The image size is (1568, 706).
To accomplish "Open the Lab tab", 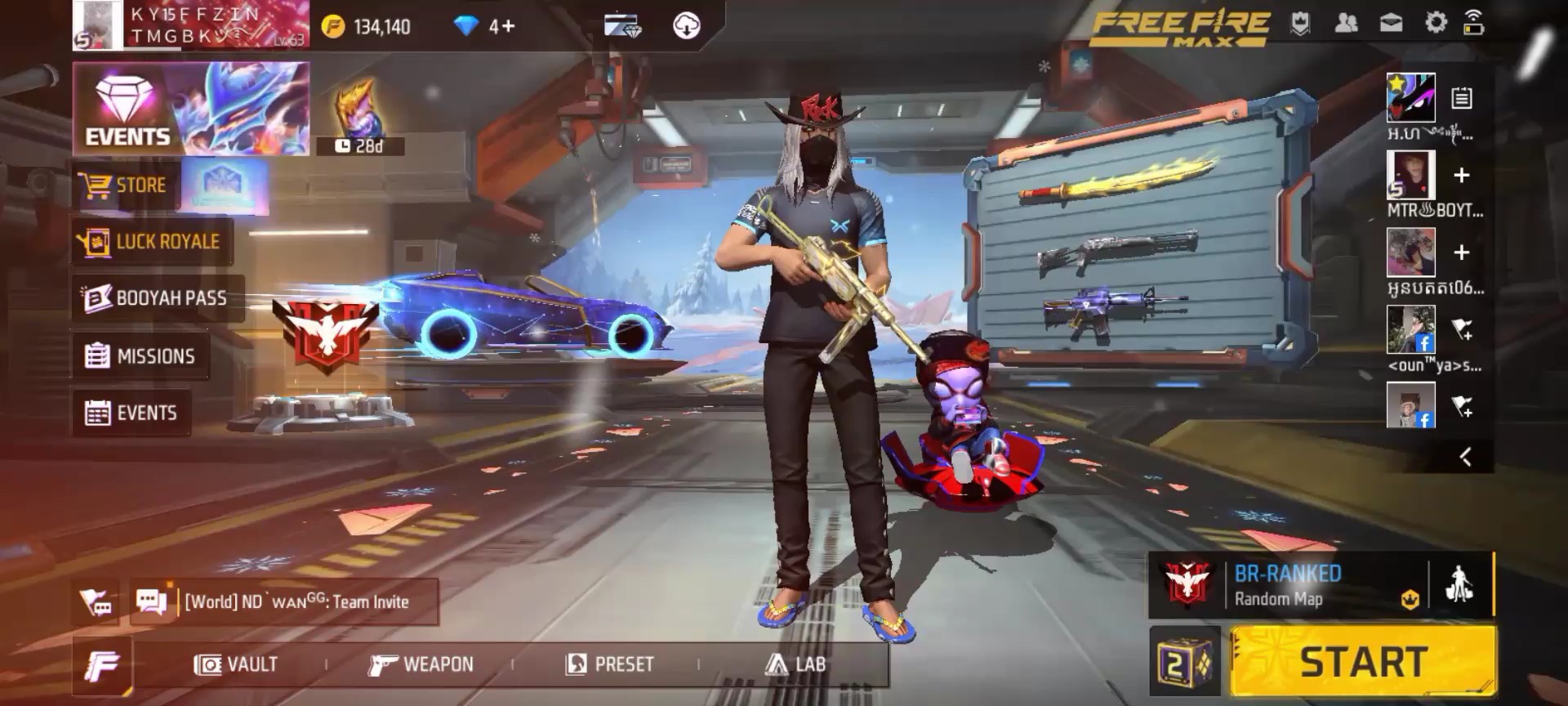I will click(795, 664).
